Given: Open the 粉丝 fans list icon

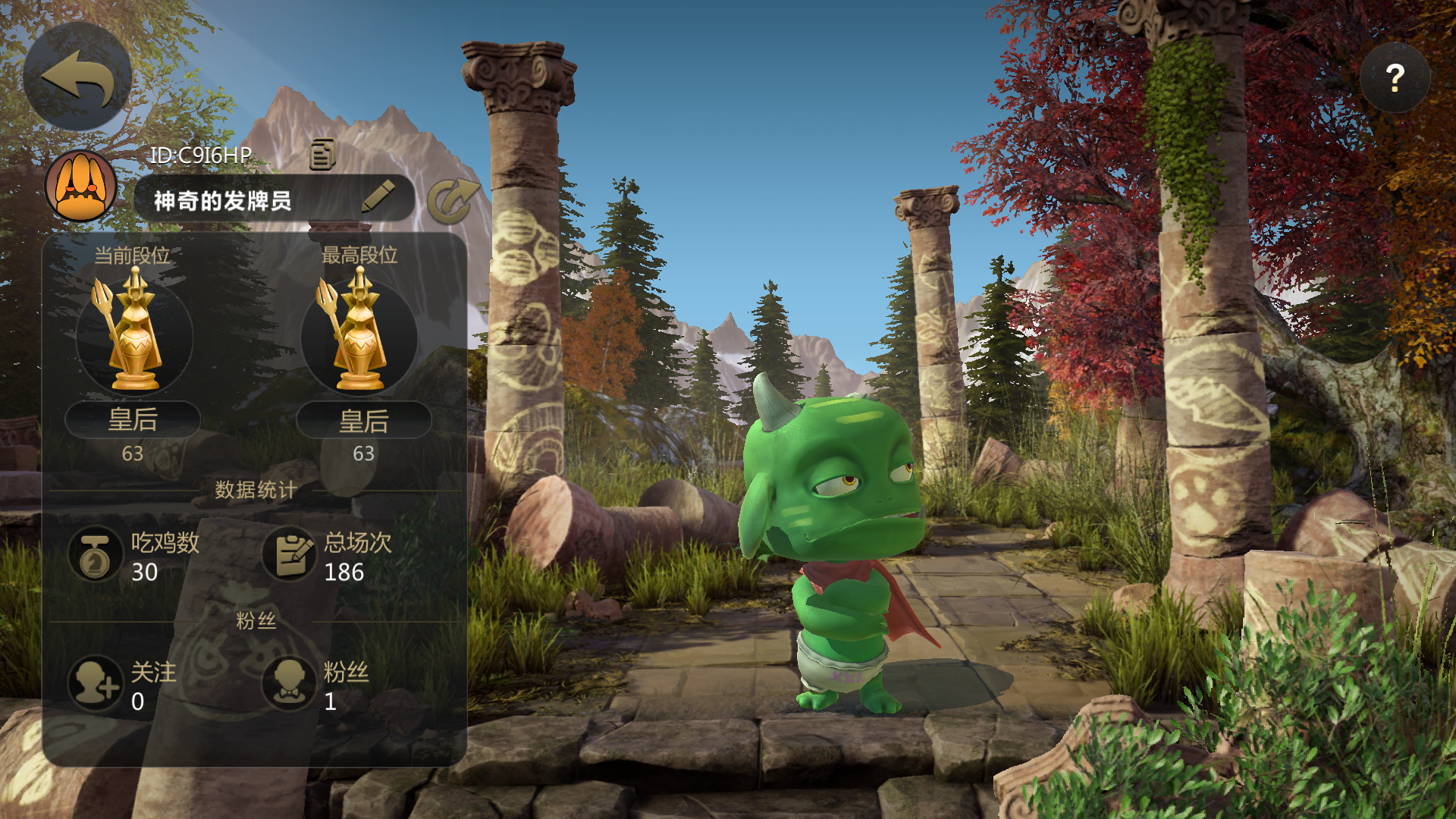Looking at the screenshot, I should [x=289, y=683].
